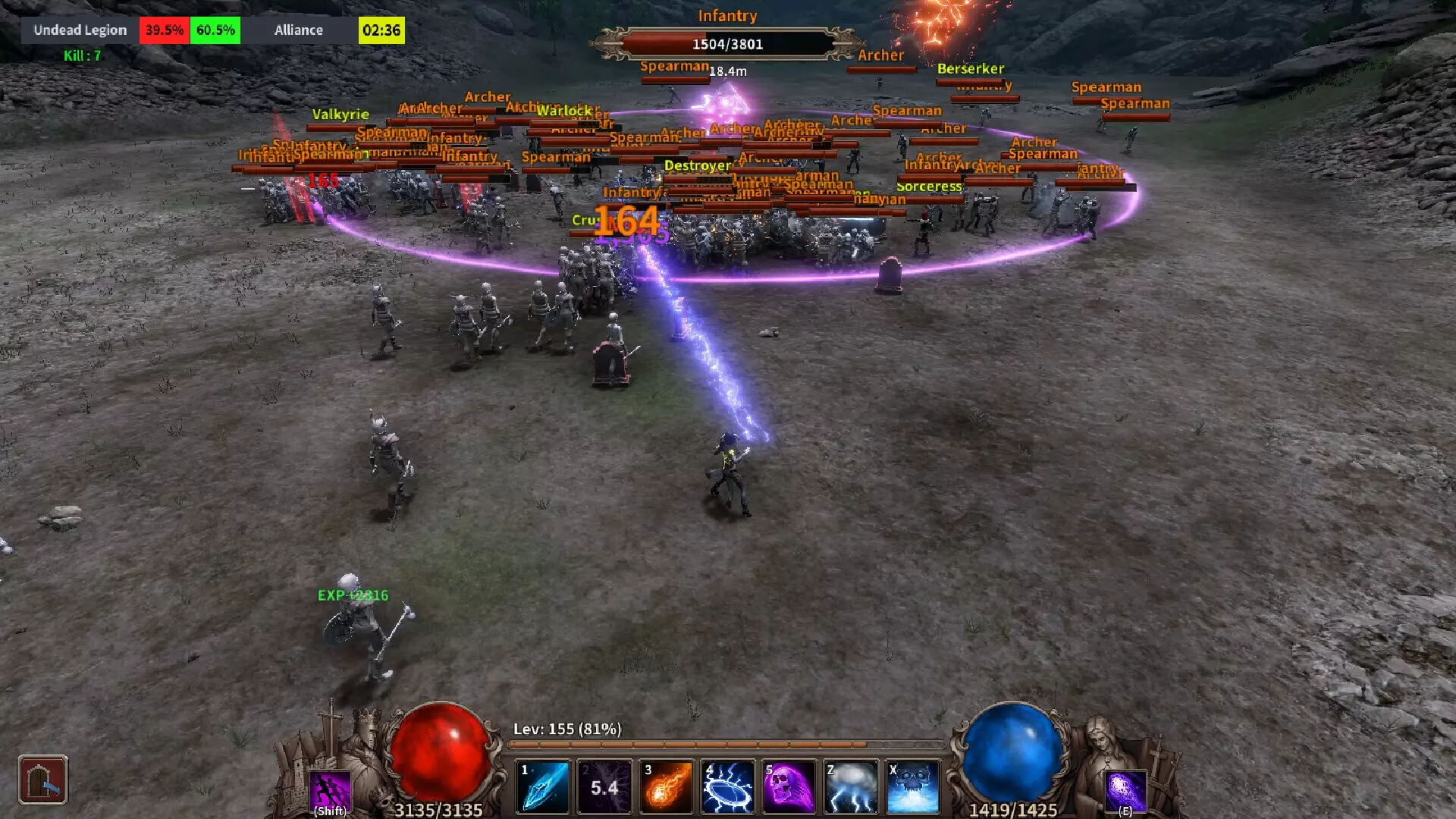This screenshot has height=819, width=1456.
Task: Select the cooldown skill in slot 2
Action: click(604, 785)
